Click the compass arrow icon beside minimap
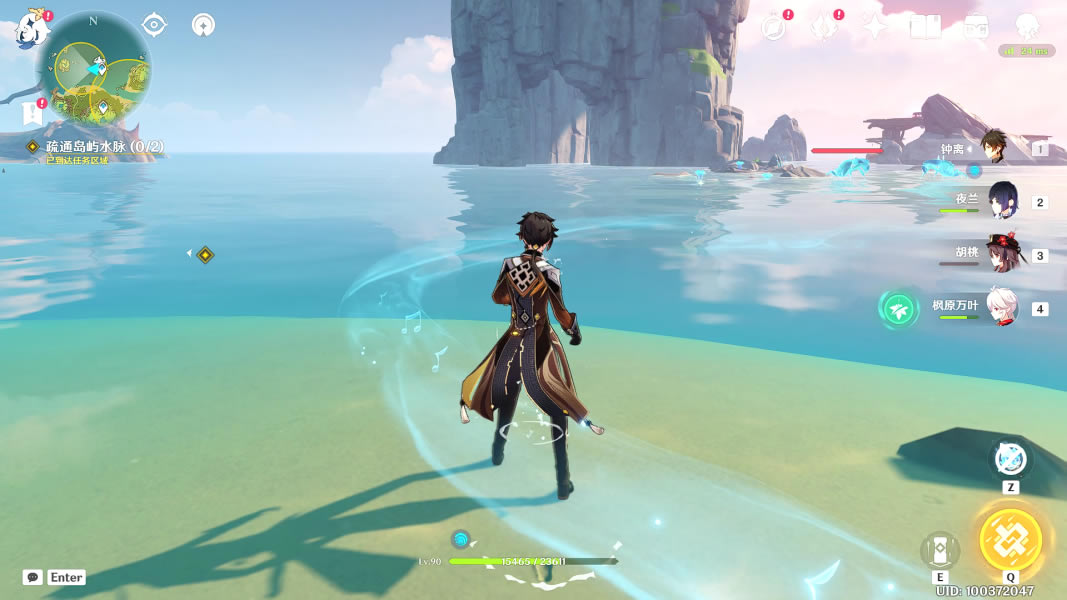Image resolution: width=1067 pixels, height=600 pixels. pos(204,24)
